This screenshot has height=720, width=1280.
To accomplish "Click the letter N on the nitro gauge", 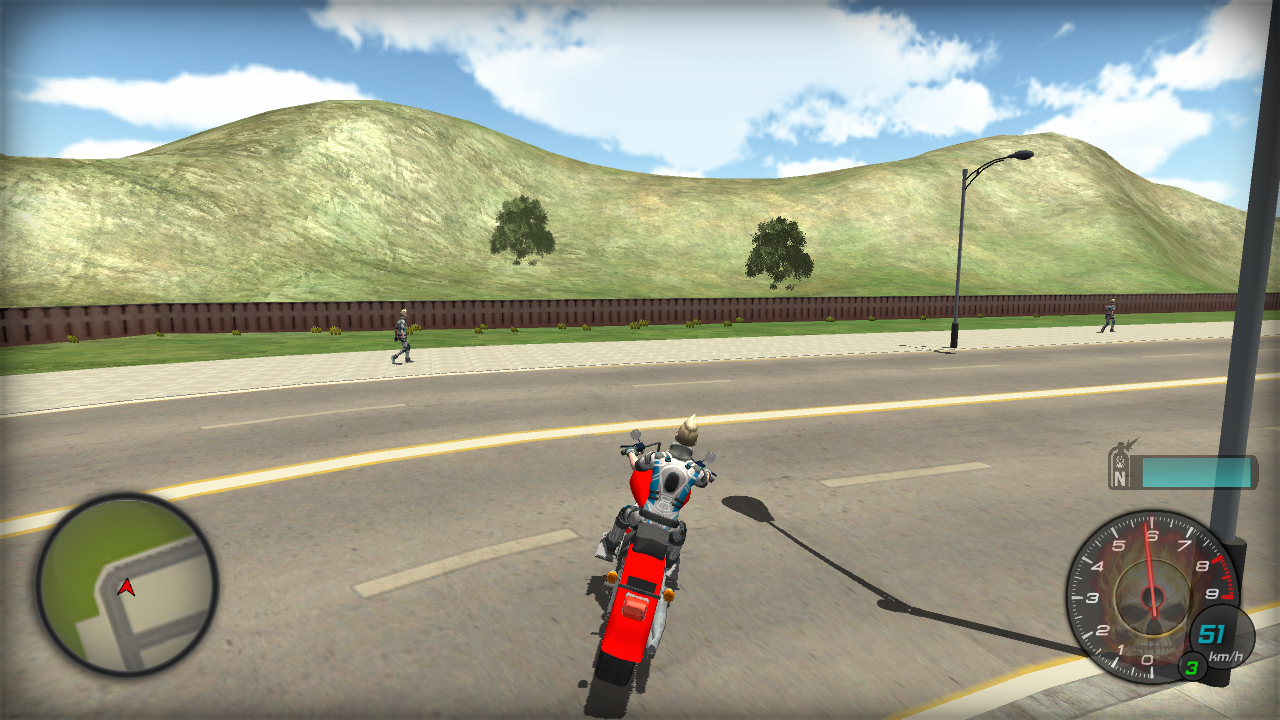I will (1120, 478).
